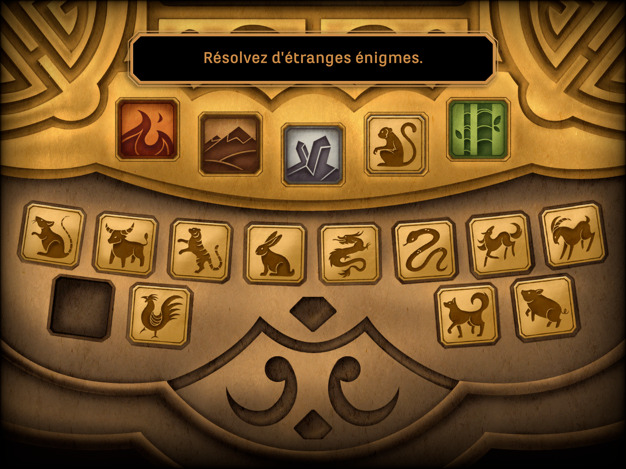Choose the rat zodiac tile
Viewport: 626px width, 469px height.
tap(52, 236)
